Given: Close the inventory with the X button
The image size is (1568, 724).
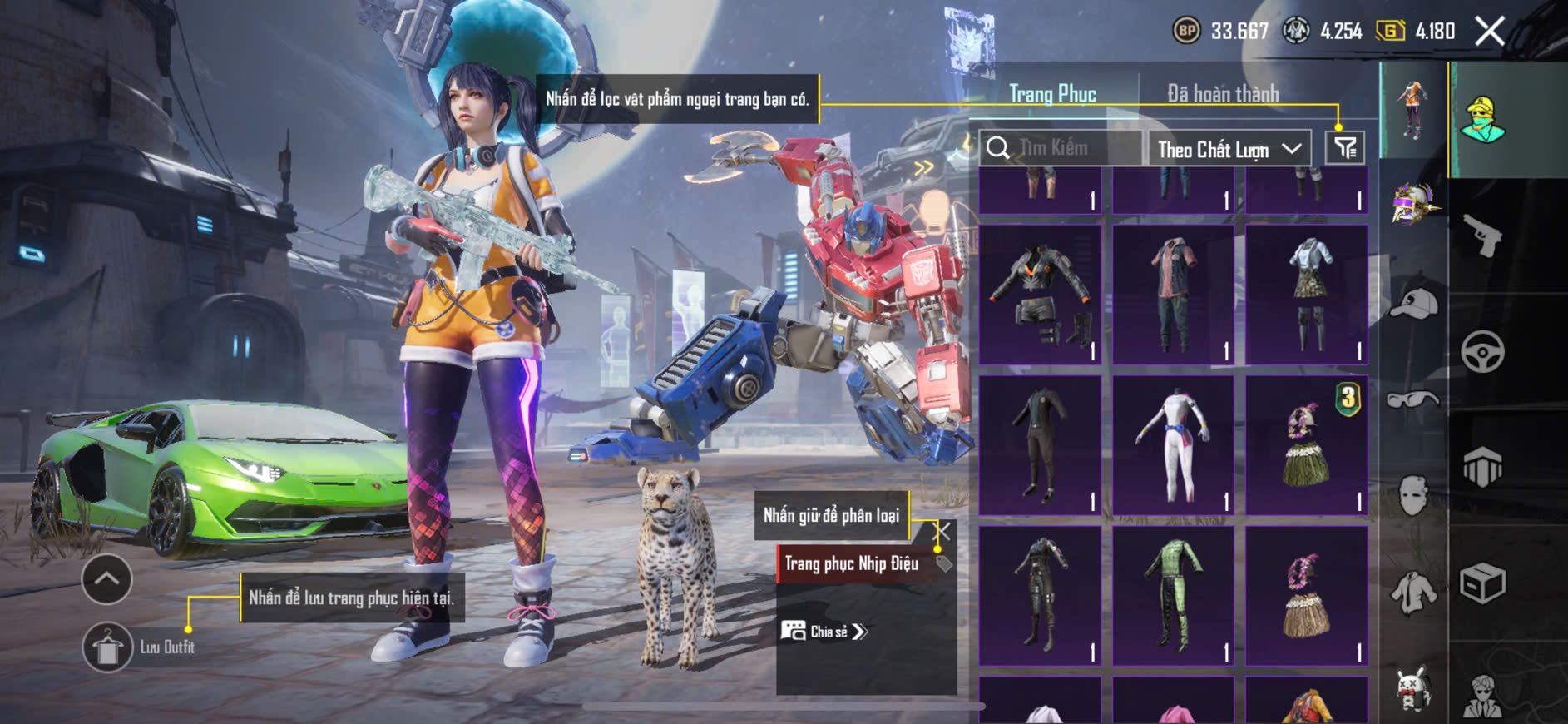Looking at the screenshot, I should 1490,32.
